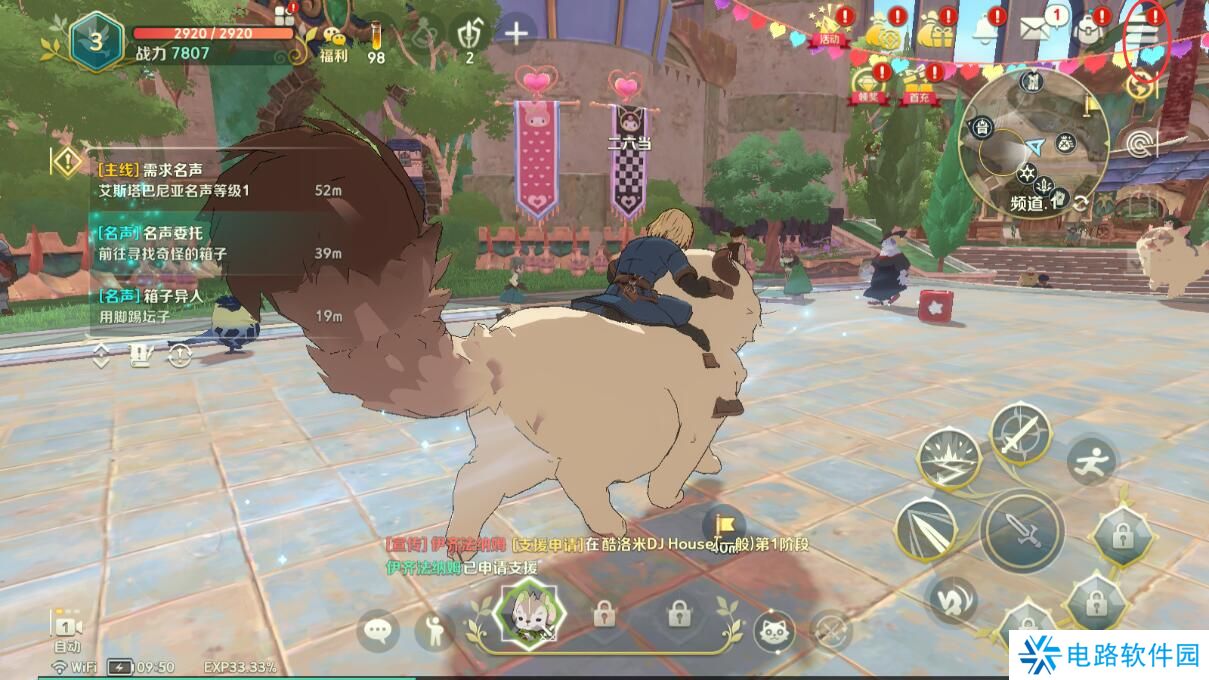Use the health potion with count 98
The width and height of the screenshot is (1209, 680).
coord(376,40)
